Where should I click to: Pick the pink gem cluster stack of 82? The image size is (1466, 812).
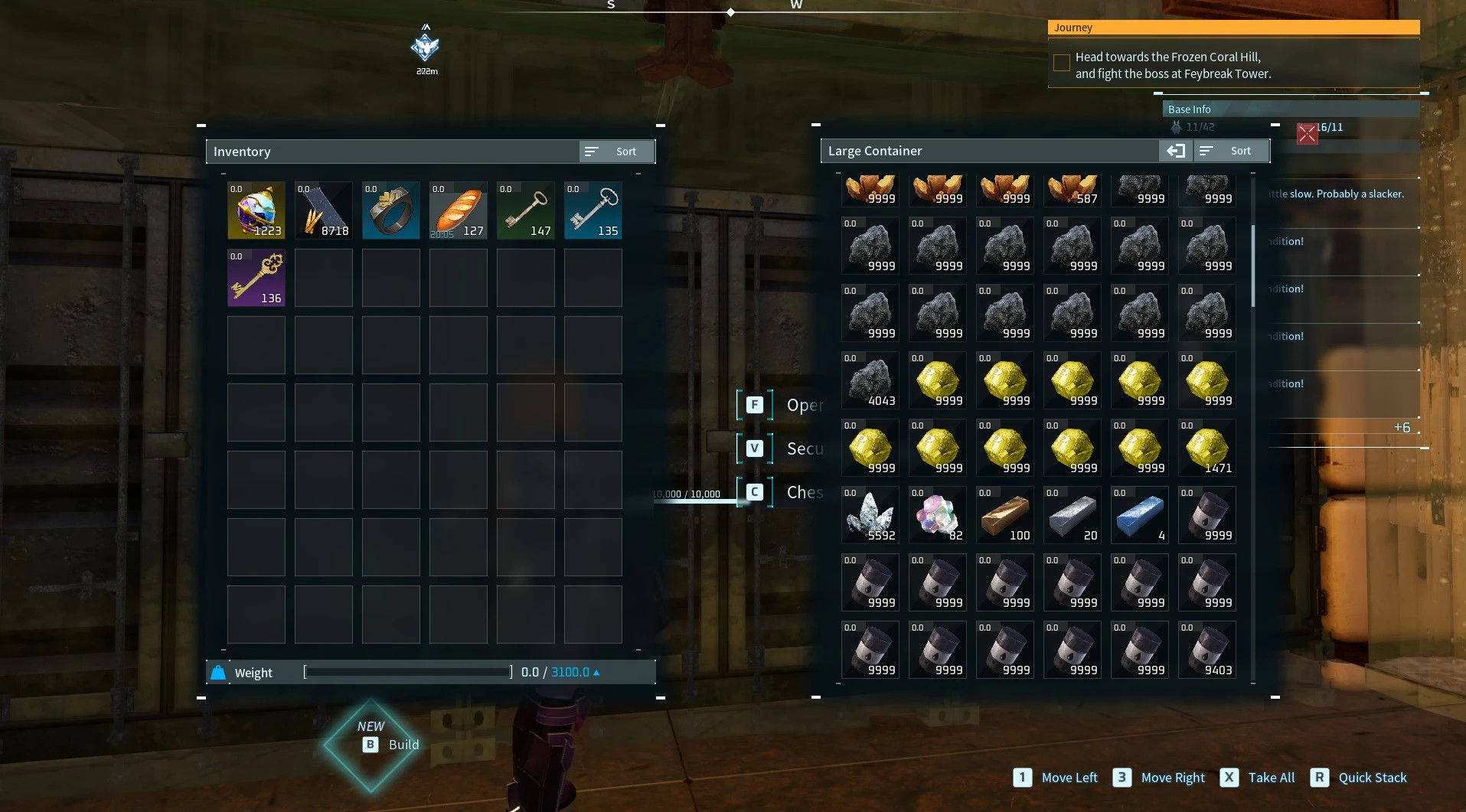pyautogui.click(x=937, y=515)
